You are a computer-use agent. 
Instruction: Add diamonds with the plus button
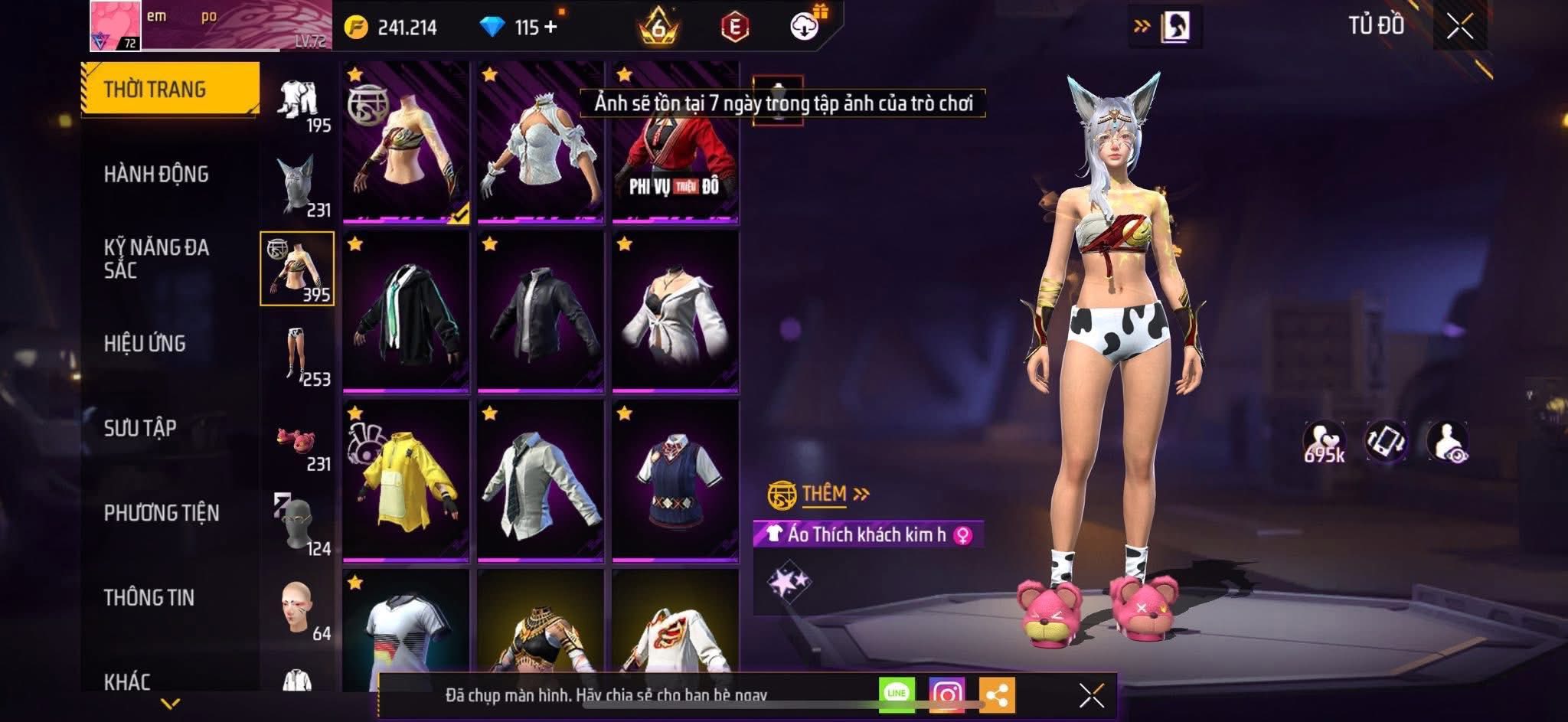click(550, 27)
